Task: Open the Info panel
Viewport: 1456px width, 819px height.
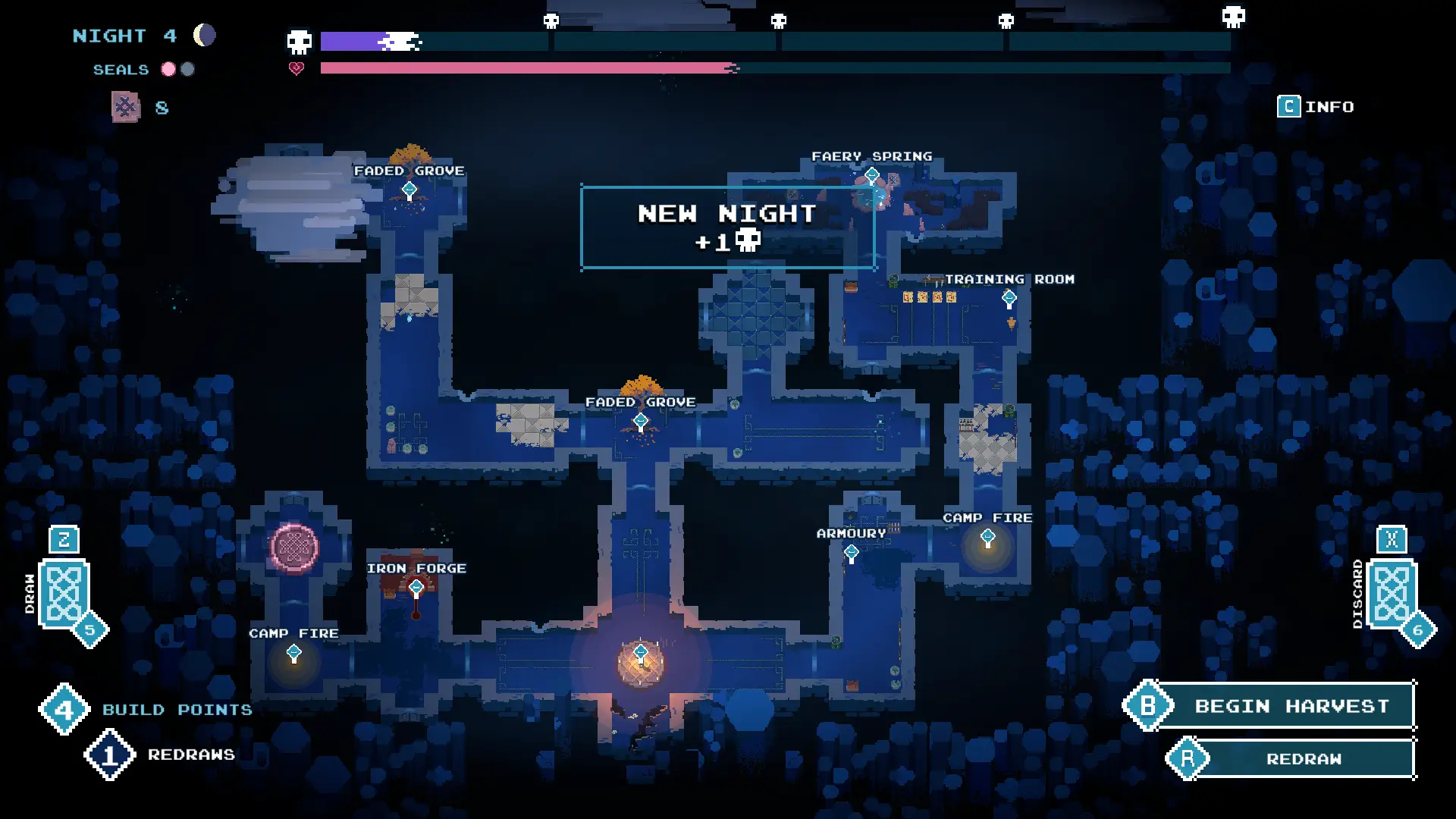Action: pos(1316,107)
